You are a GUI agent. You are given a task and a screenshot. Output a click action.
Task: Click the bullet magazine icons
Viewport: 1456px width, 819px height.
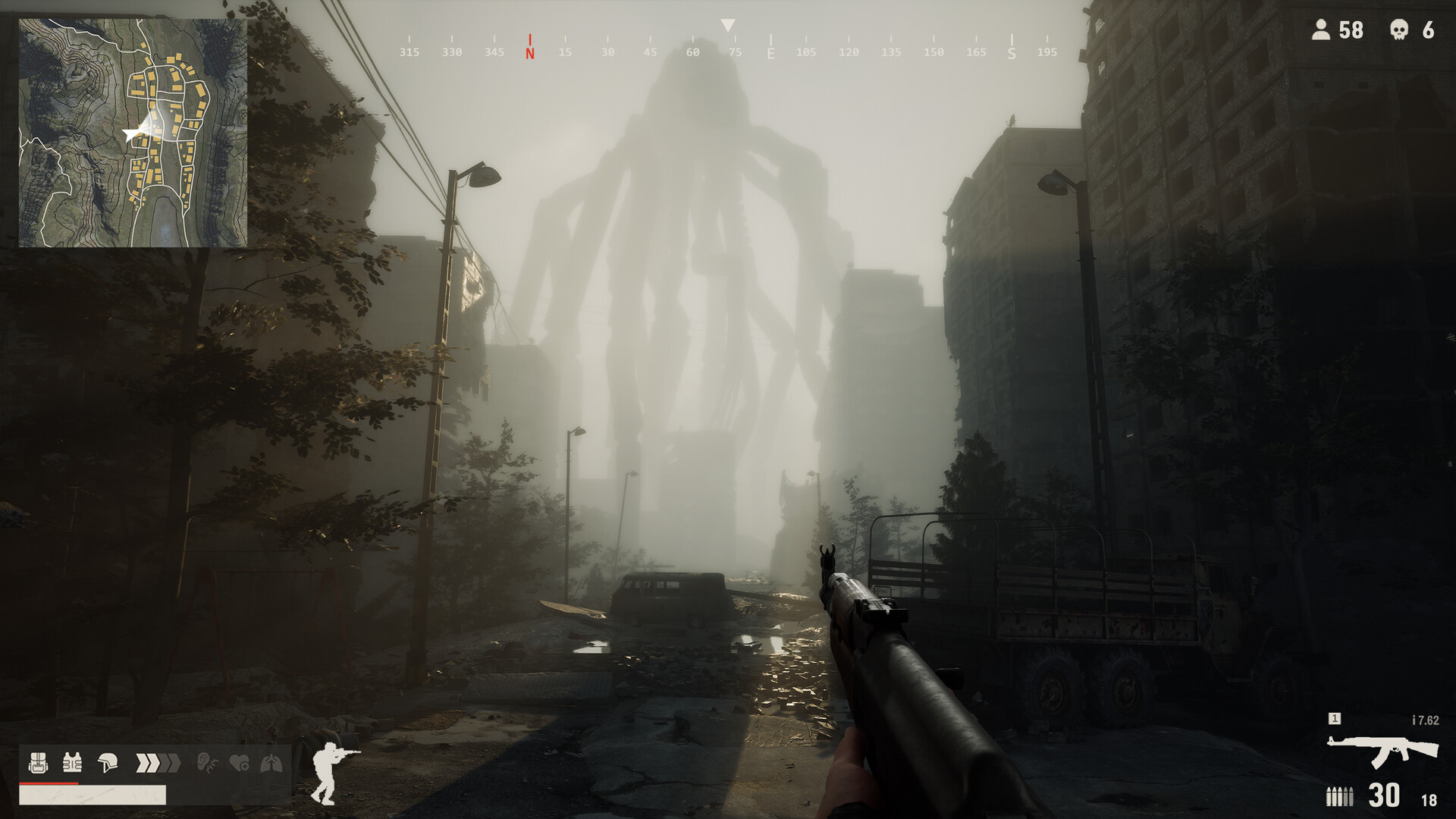[x=1340, y=795]
